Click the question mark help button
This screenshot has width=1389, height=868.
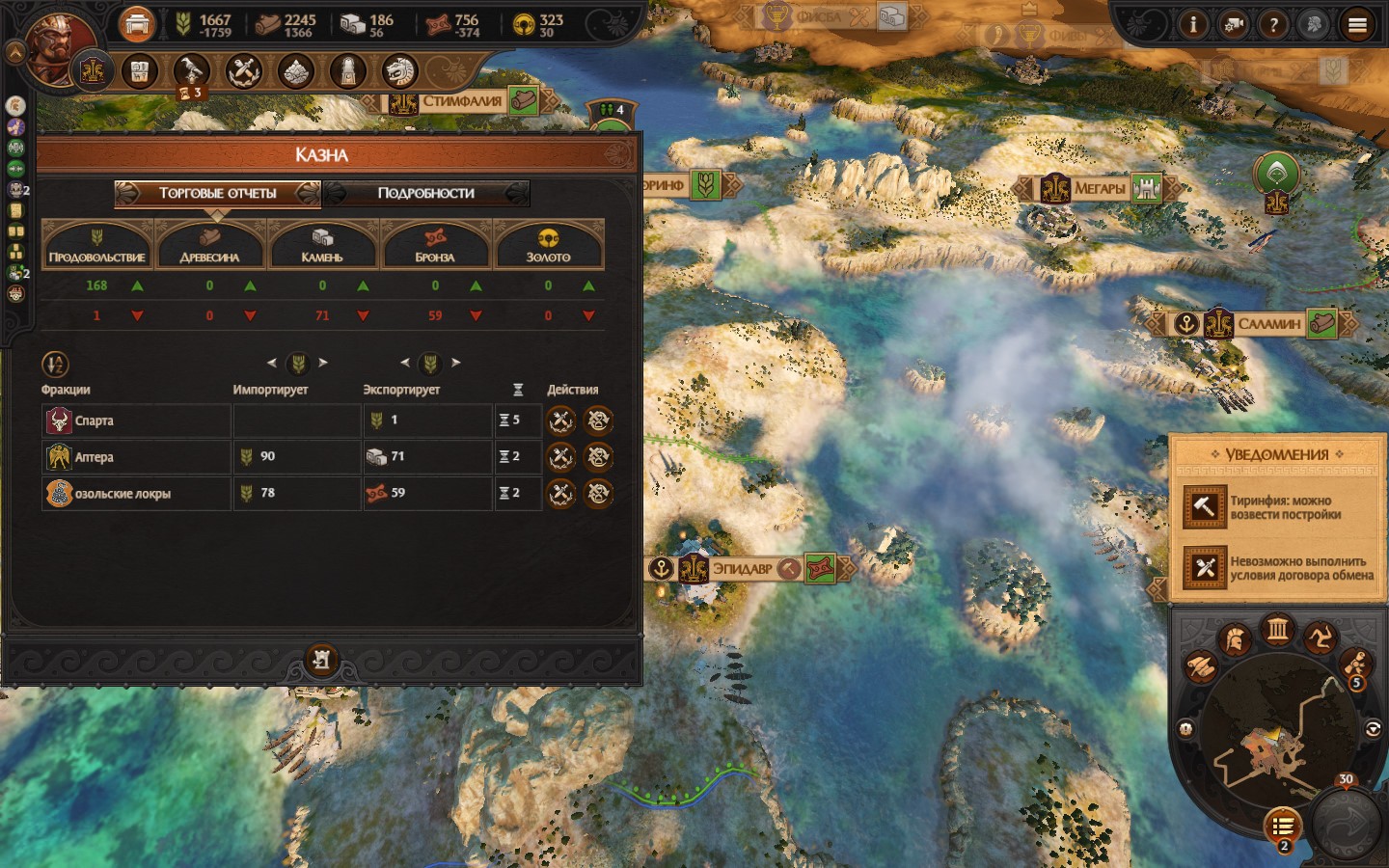point(1273,25)
